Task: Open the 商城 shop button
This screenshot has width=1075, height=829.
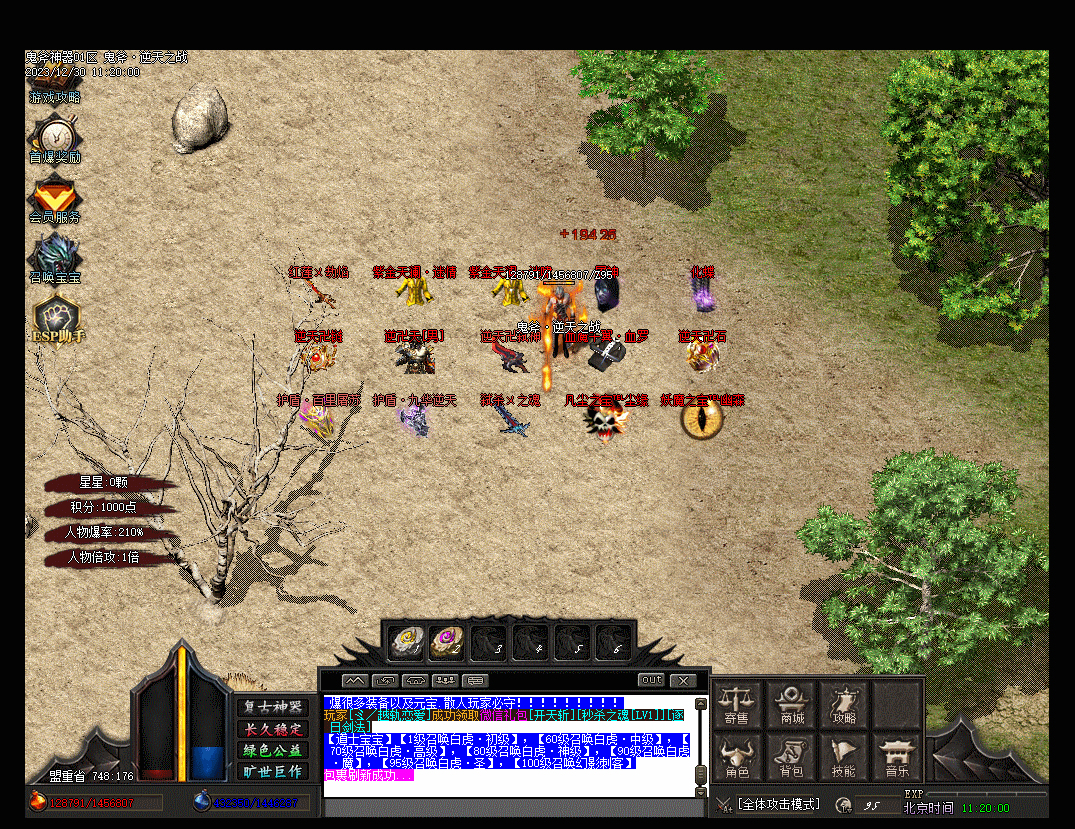Action: tap(793, 704)
